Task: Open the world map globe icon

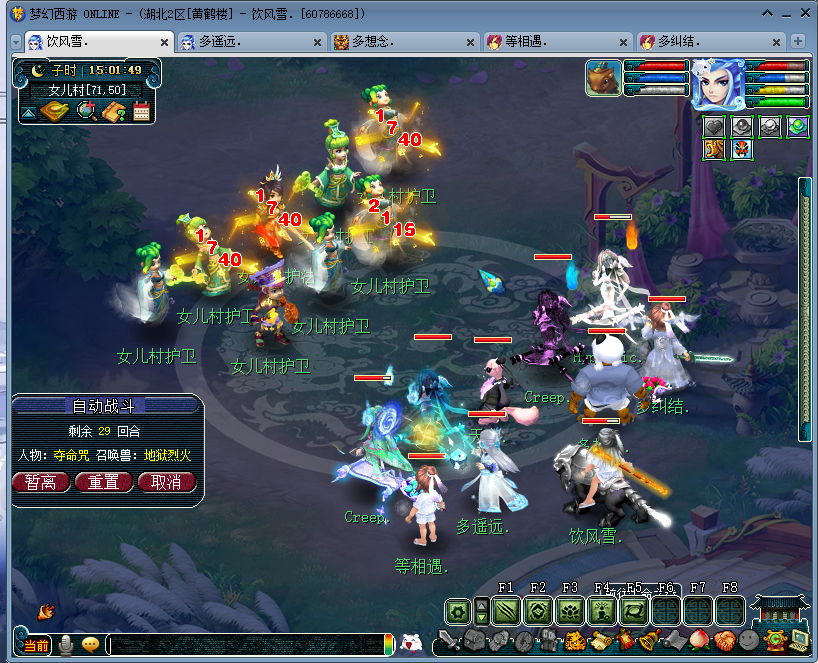Action: click(x=85, y=111)
